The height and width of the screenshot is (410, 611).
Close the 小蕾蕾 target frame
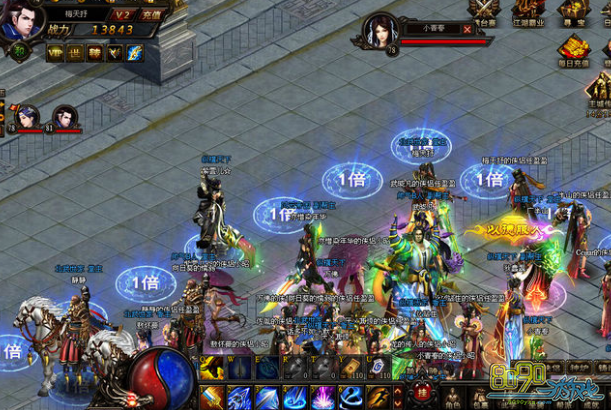tap(467, 29)
